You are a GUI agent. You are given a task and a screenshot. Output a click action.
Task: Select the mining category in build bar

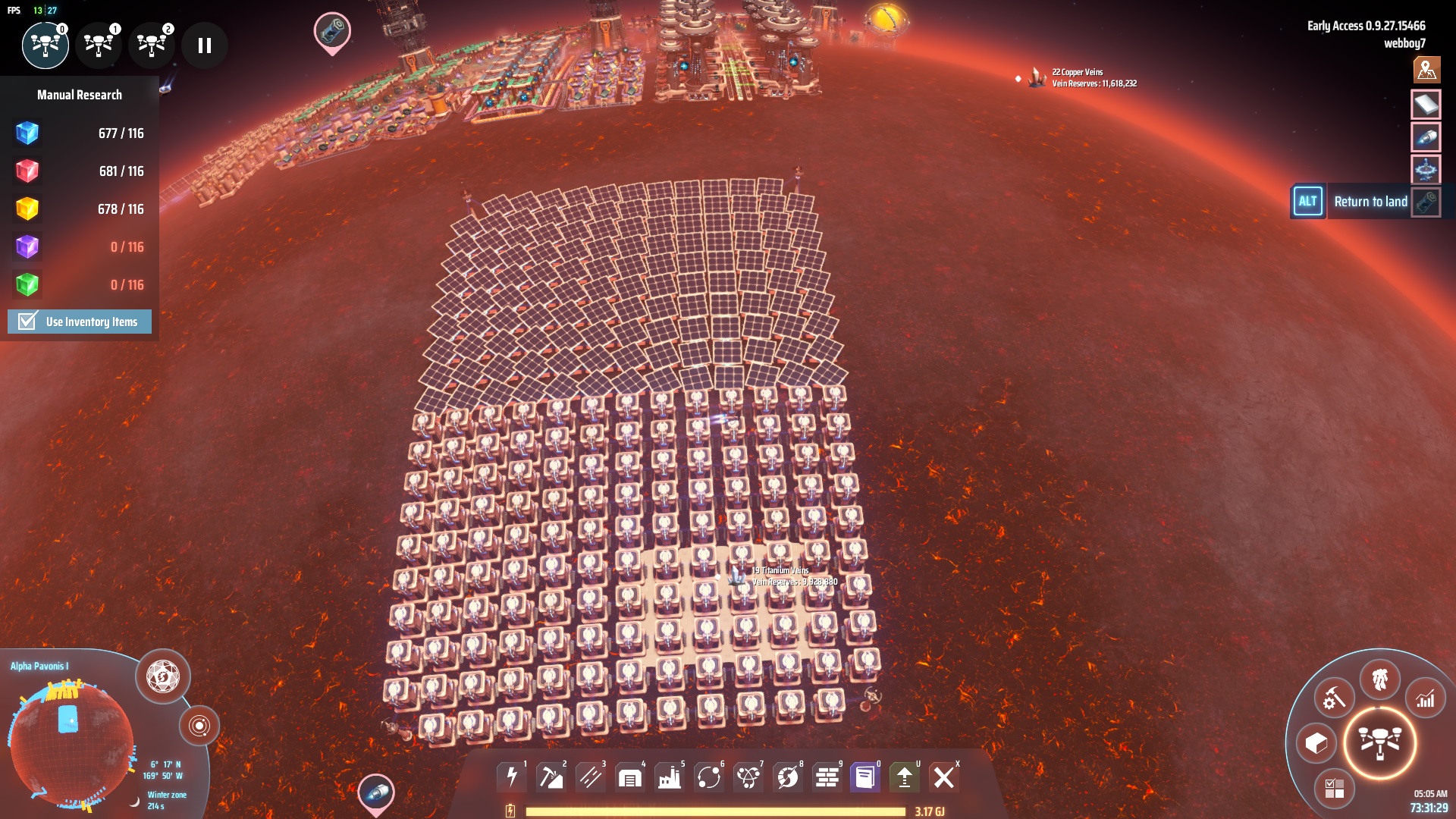tap(551, 777)
